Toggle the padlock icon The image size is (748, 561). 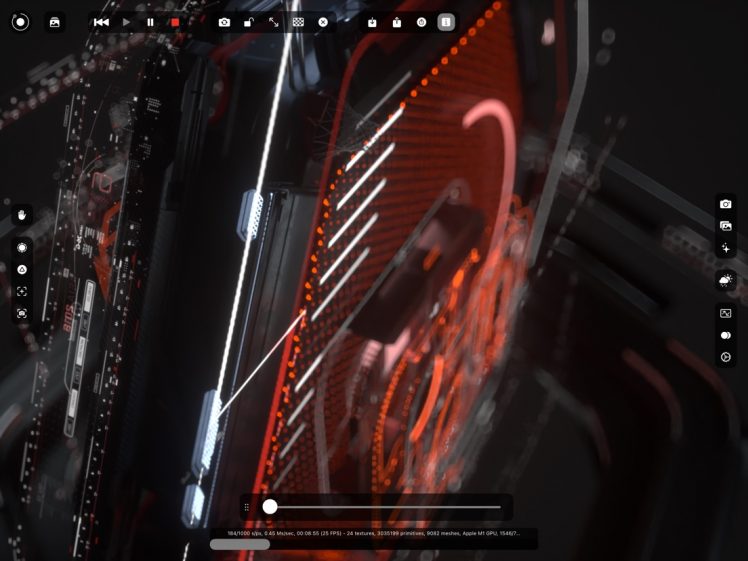[249, 22]
